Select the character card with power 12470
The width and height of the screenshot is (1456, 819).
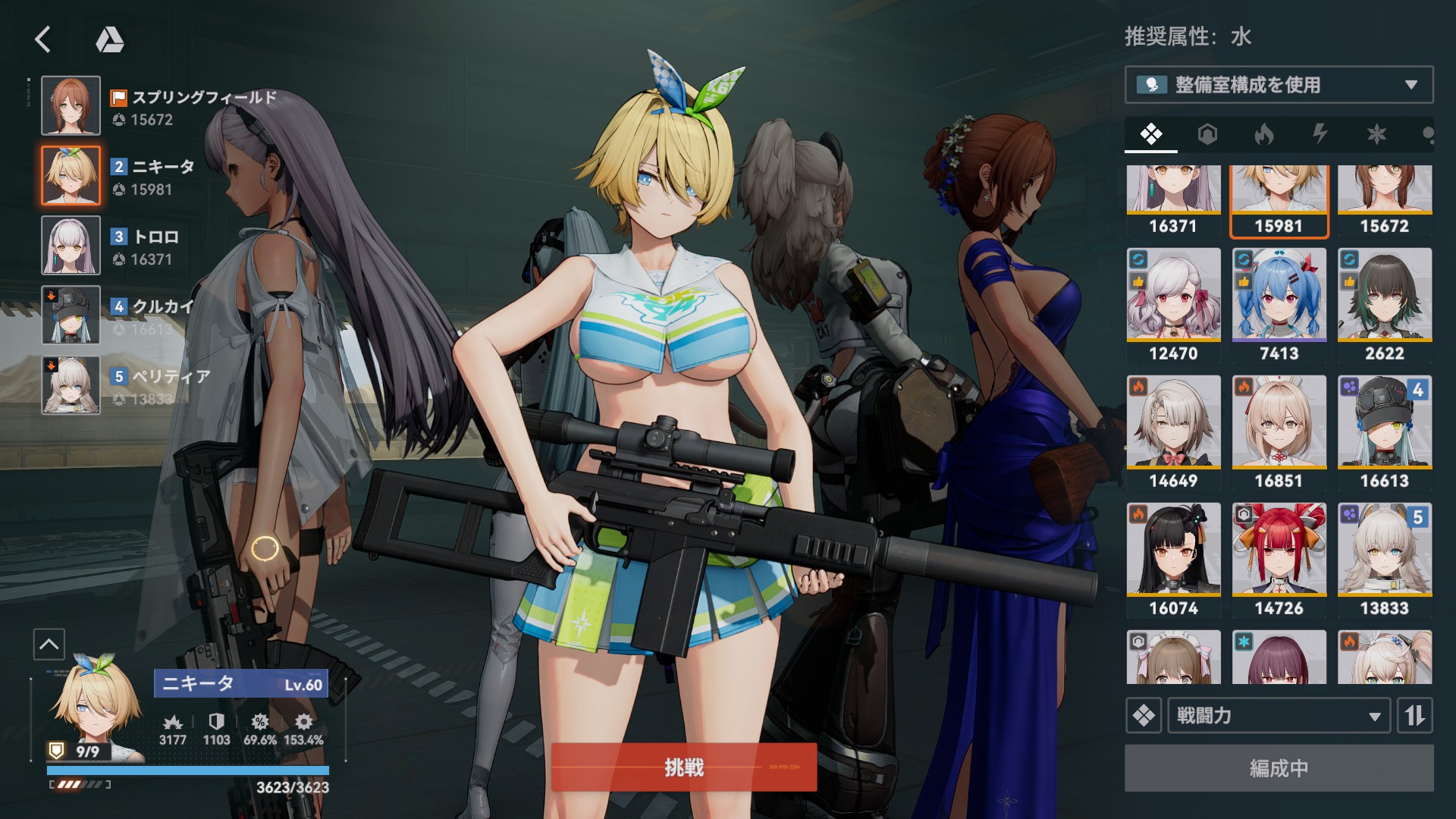(x=1173, y=305)
